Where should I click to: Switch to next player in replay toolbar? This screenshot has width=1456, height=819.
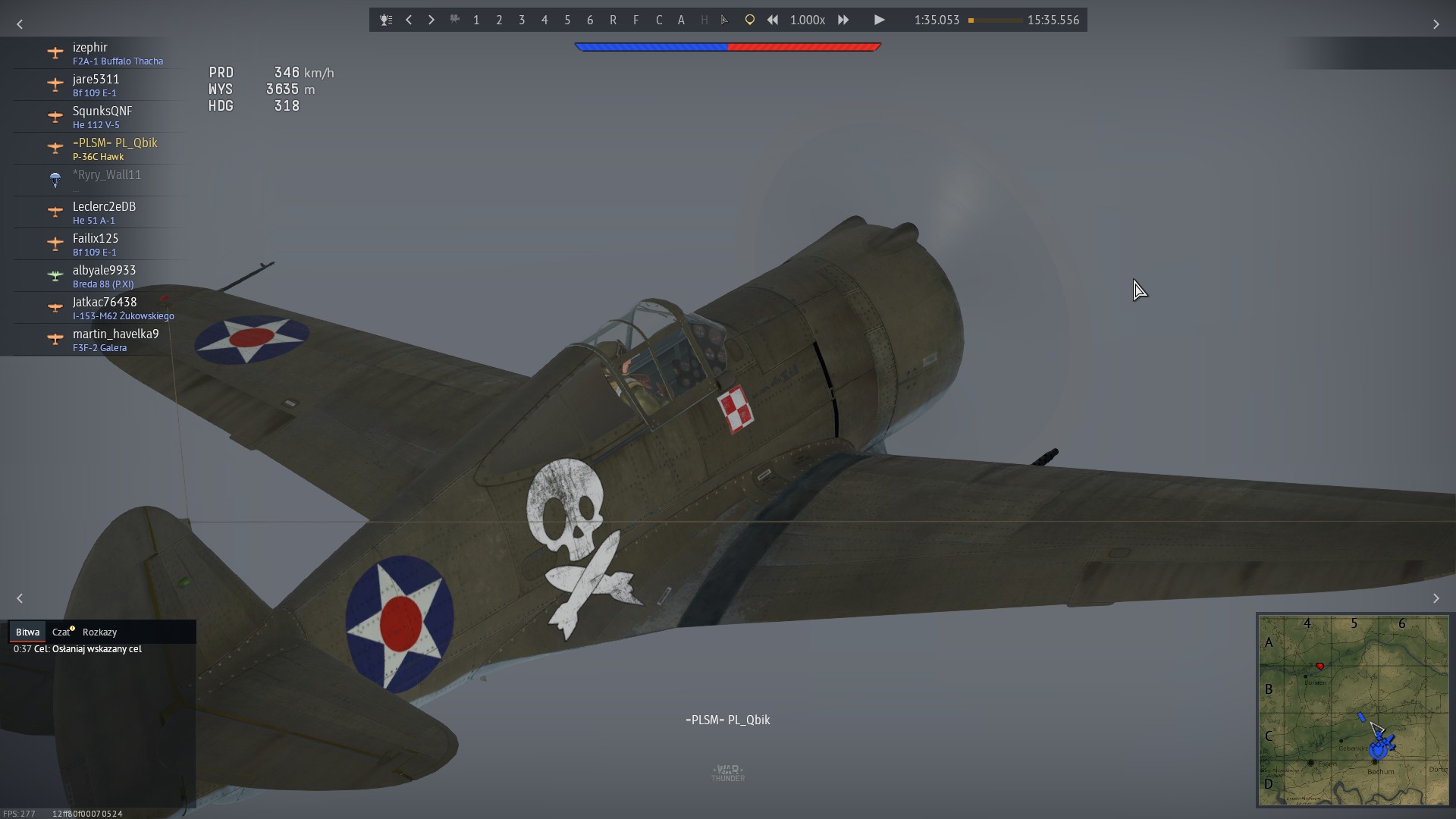[431, 20]
